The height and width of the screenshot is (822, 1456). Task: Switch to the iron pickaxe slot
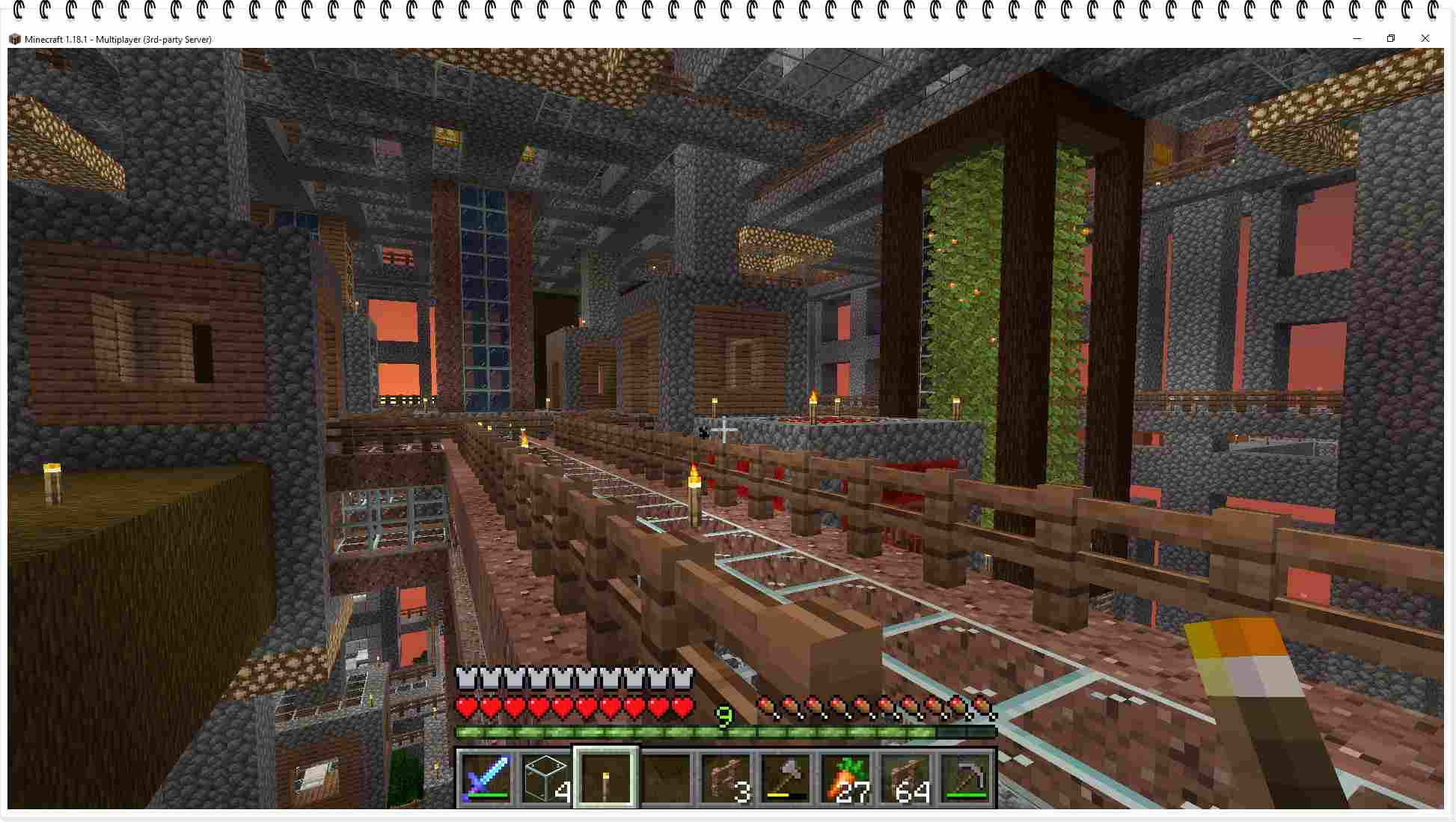[966, 779]
